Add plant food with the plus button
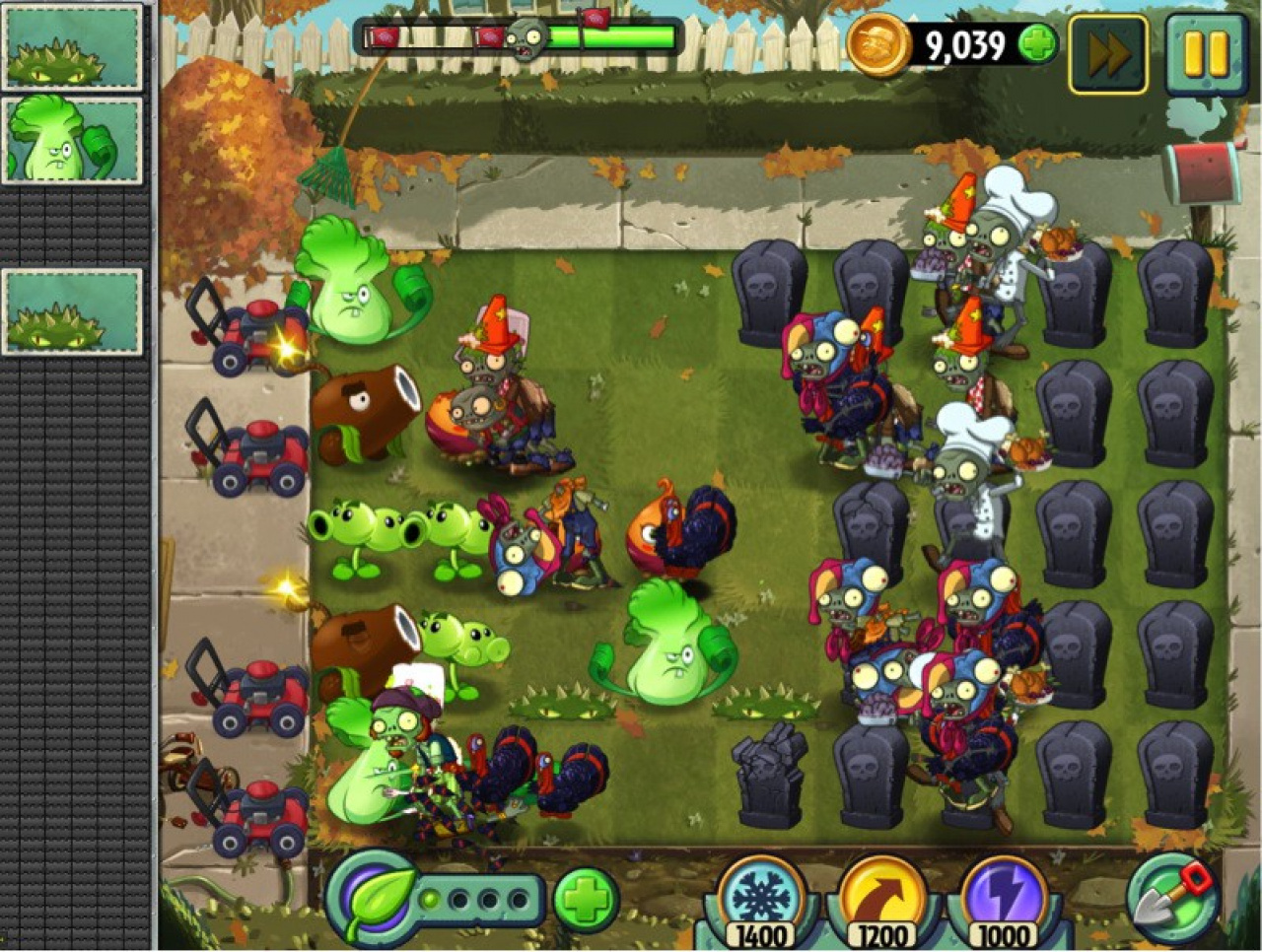Viewport: 1262px width, 952px height. [x=586, y=898]
